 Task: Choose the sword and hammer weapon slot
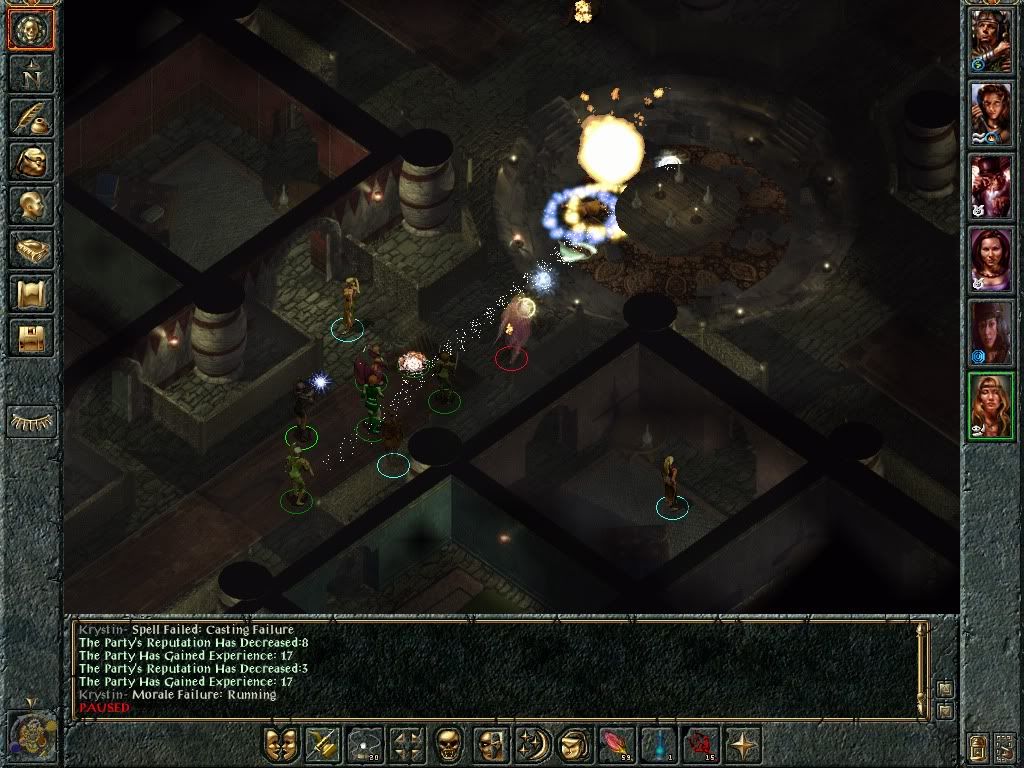pyautogui.click(x=322, y=744)
